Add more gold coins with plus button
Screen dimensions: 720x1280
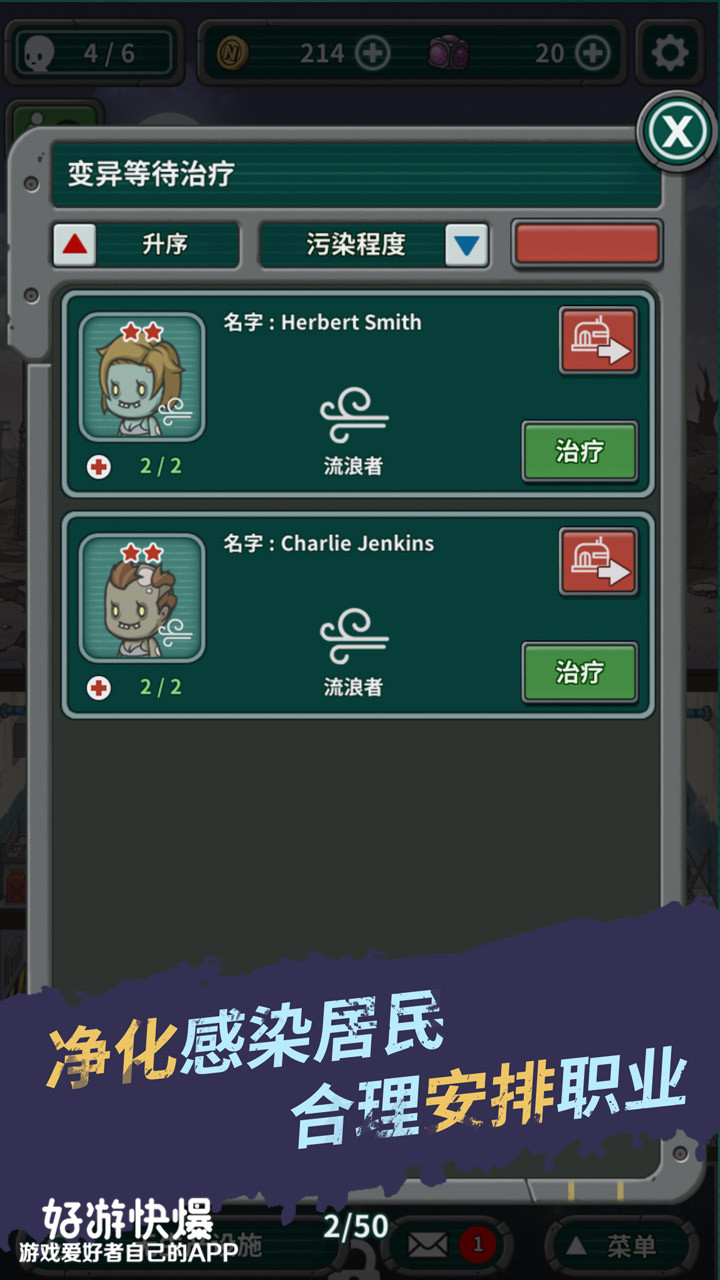(x=373, y=53)
